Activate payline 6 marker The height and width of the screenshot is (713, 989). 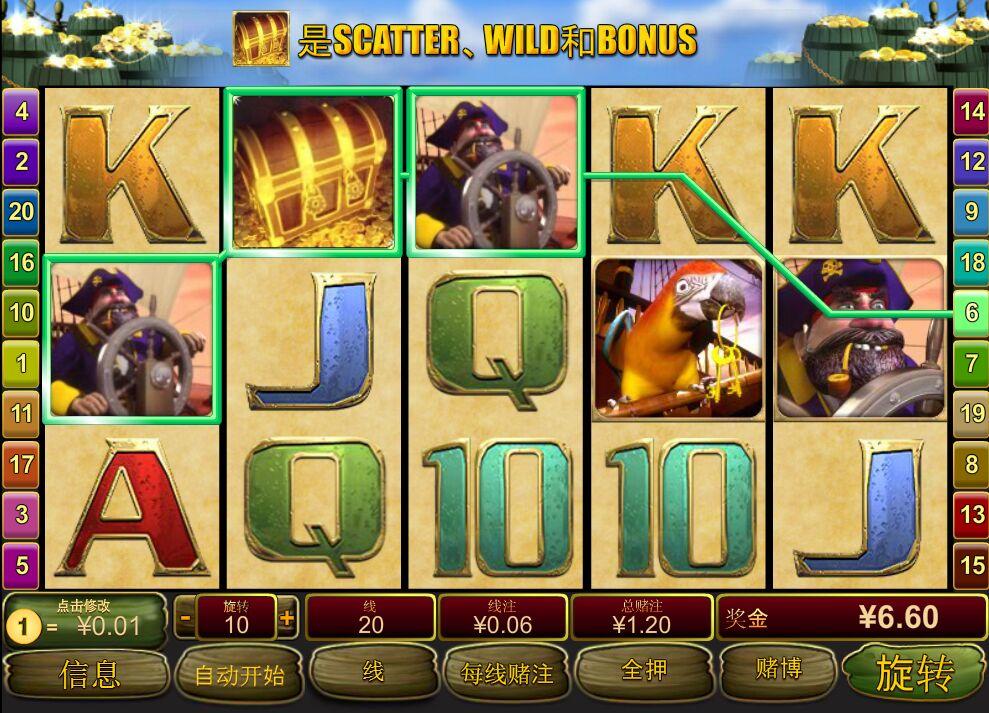971,312
